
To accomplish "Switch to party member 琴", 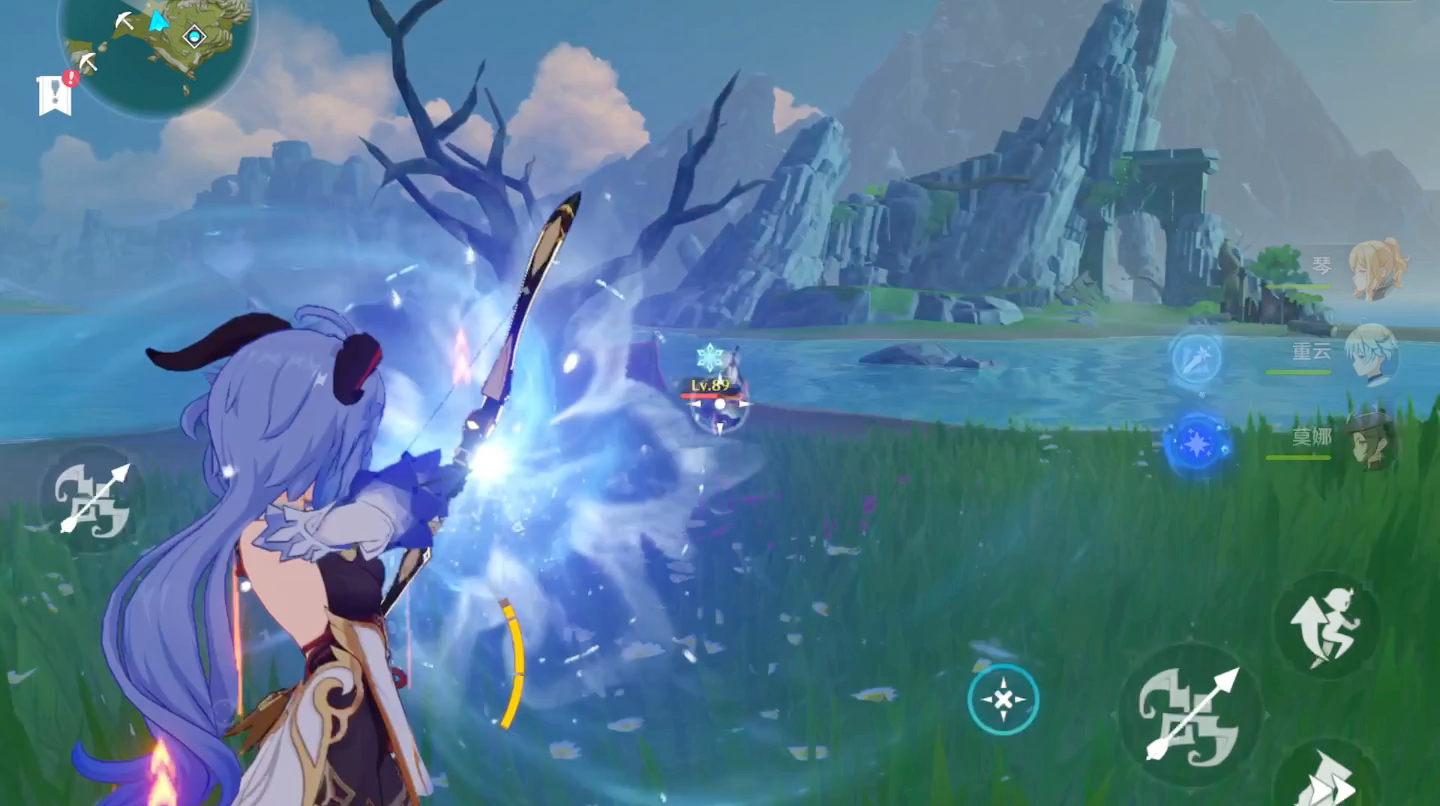I will 1375,268.
